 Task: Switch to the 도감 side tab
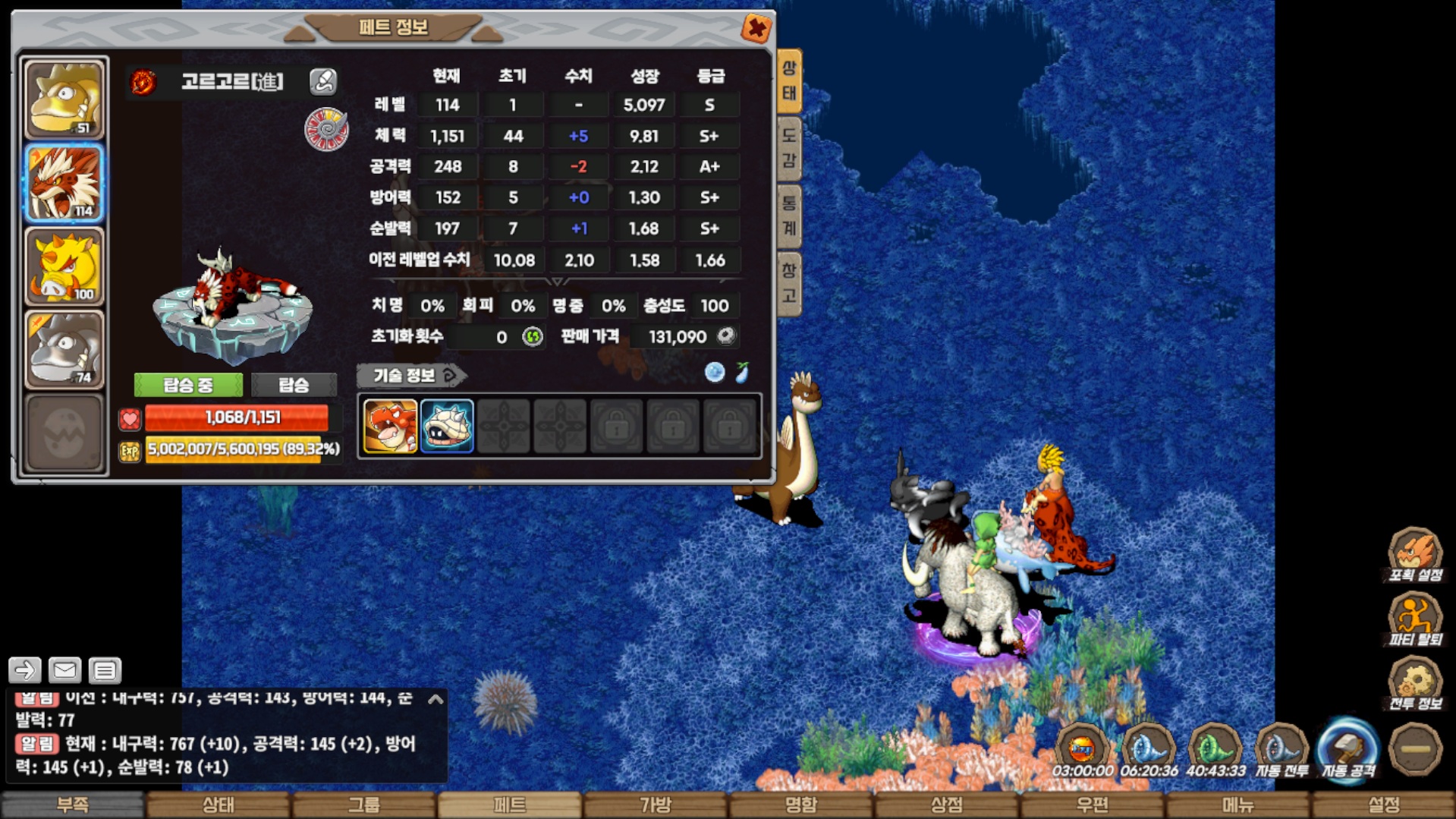point(789,148)
